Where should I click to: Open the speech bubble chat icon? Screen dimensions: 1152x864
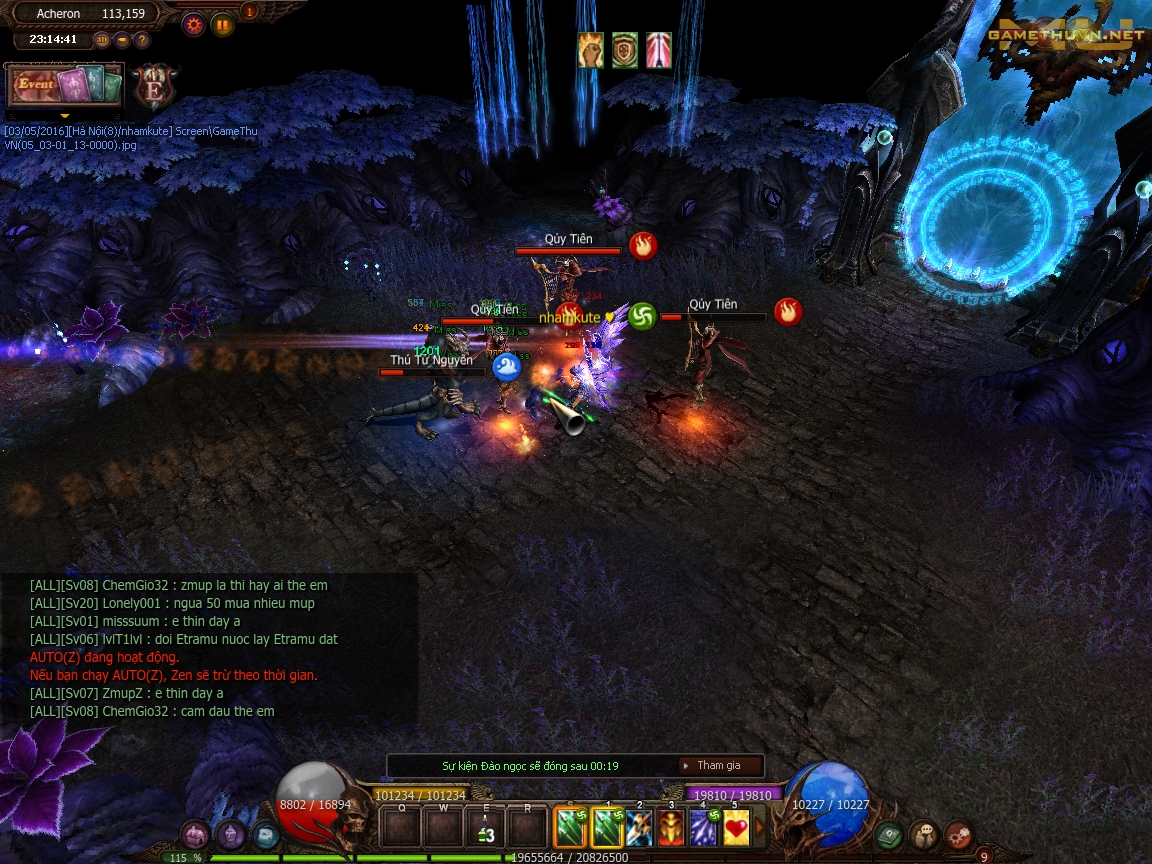923,835
